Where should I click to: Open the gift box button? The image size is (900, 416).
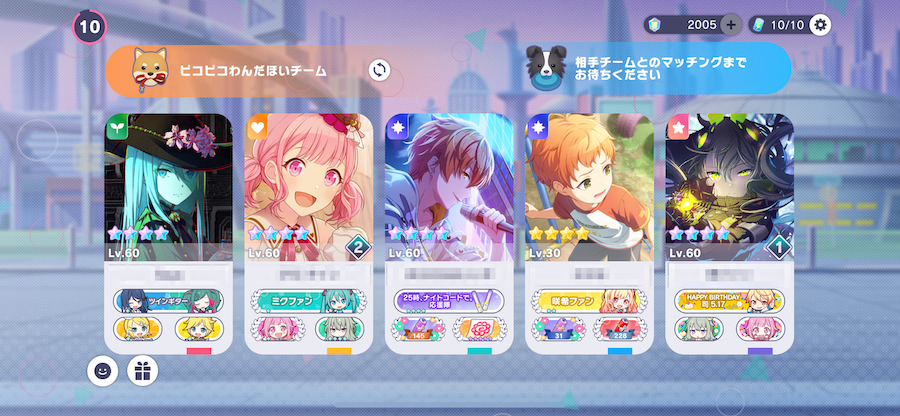pos(142,371)
